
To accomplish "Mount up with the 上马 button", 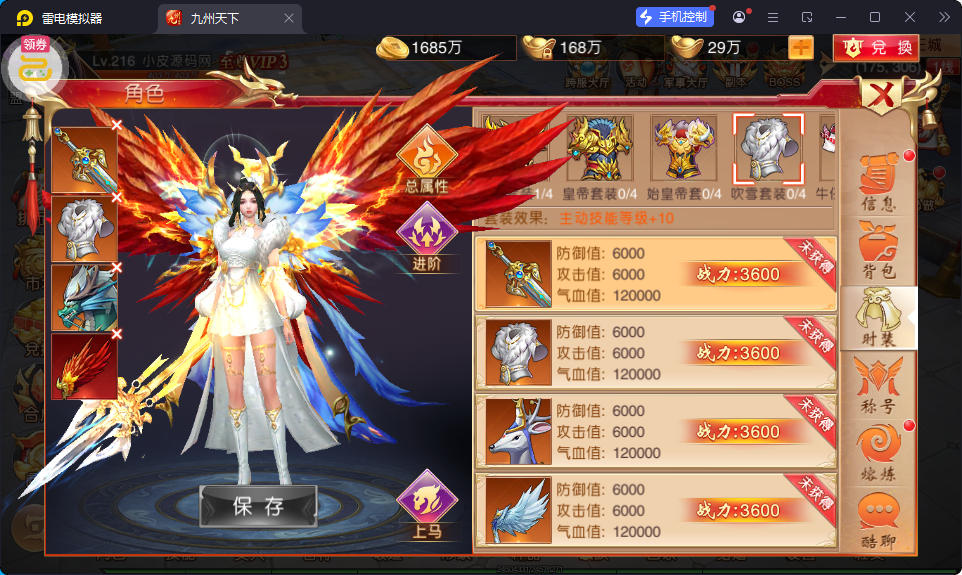I will tap(427, 506).
